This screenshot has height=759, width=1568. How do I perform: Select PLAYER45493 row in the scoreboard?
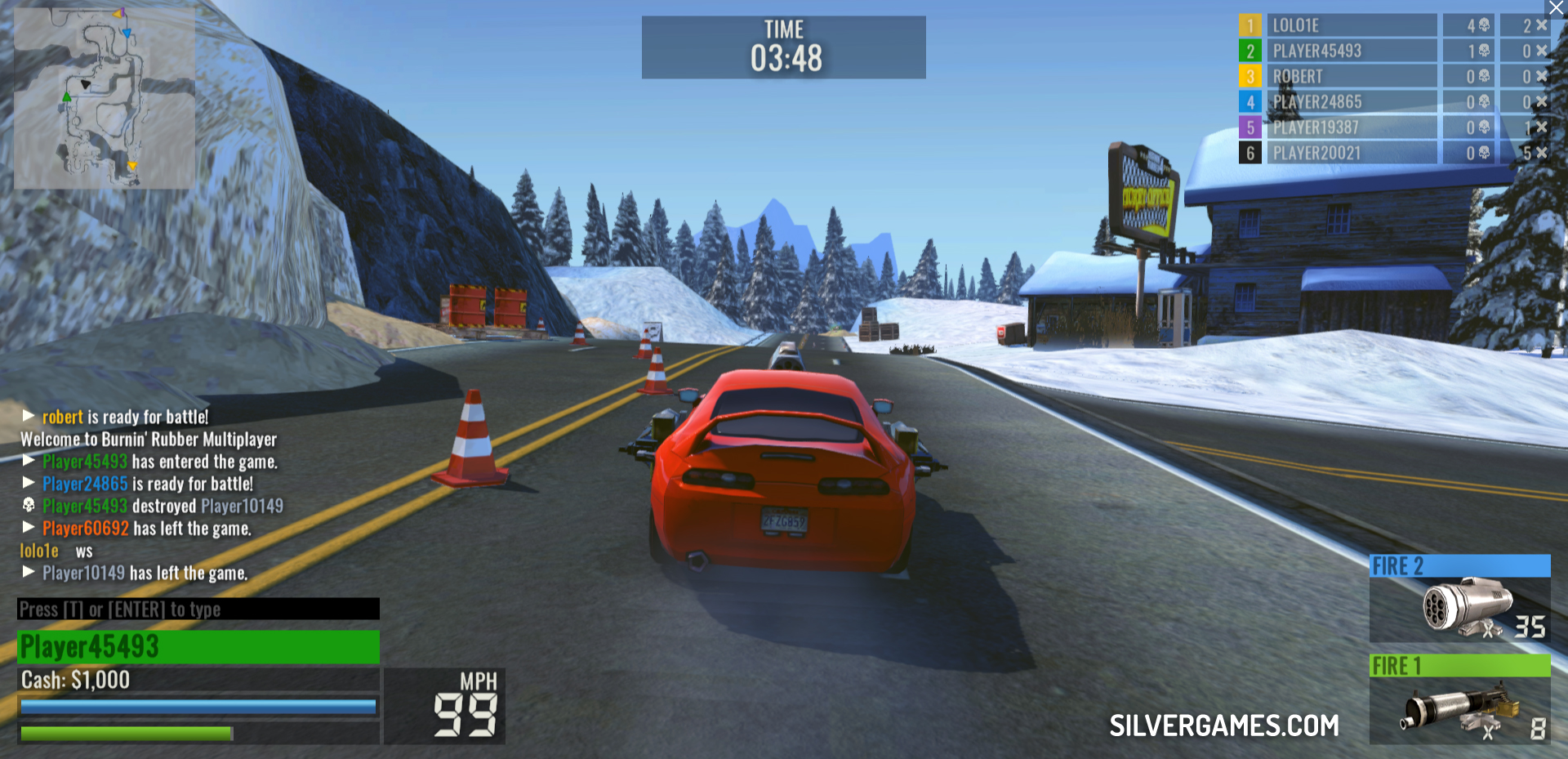pos(1351,51)
